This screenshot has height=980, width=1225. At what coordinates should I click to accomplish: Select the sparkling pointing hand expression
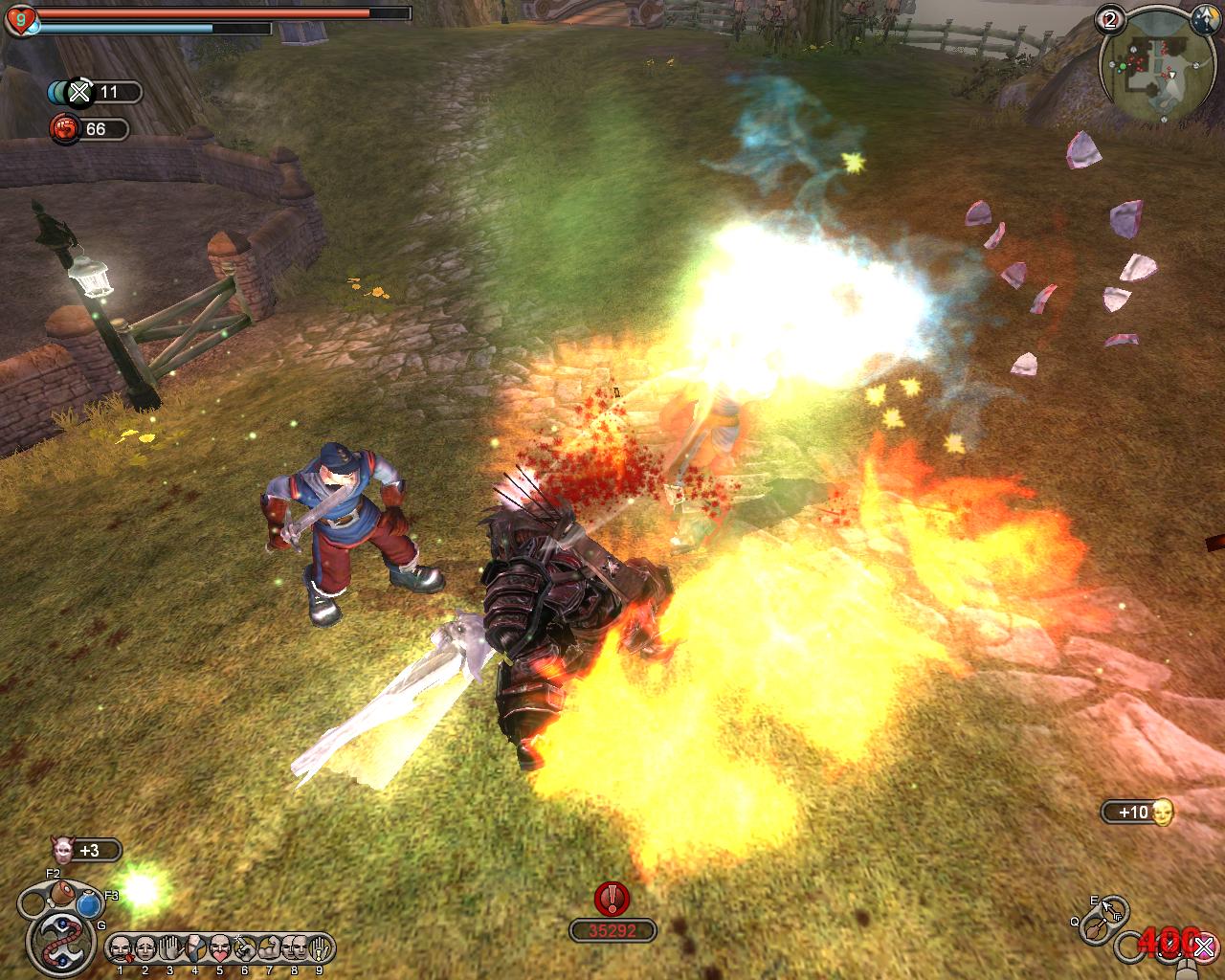point(245,948)
